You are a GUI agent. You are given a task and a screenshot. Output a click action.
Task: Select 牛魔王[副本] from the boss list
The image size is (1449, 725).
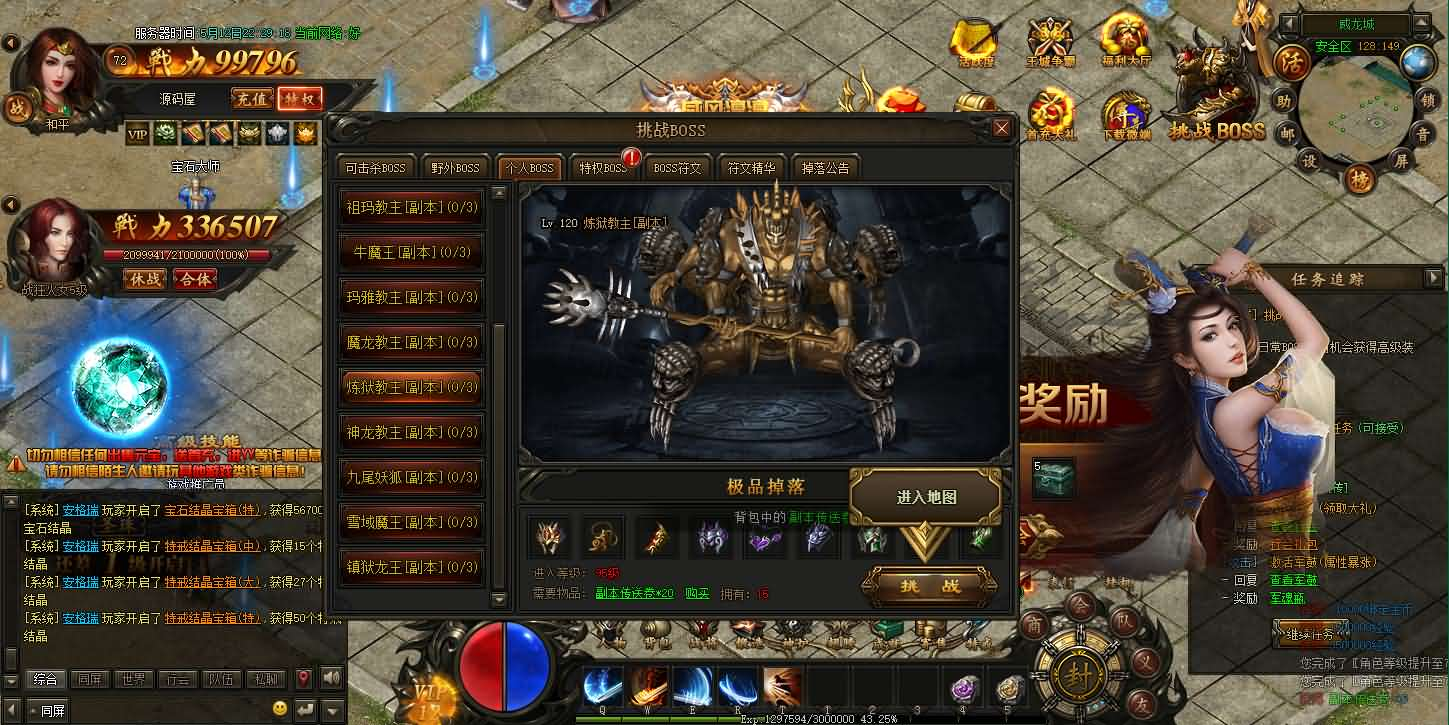pos(411,252)
